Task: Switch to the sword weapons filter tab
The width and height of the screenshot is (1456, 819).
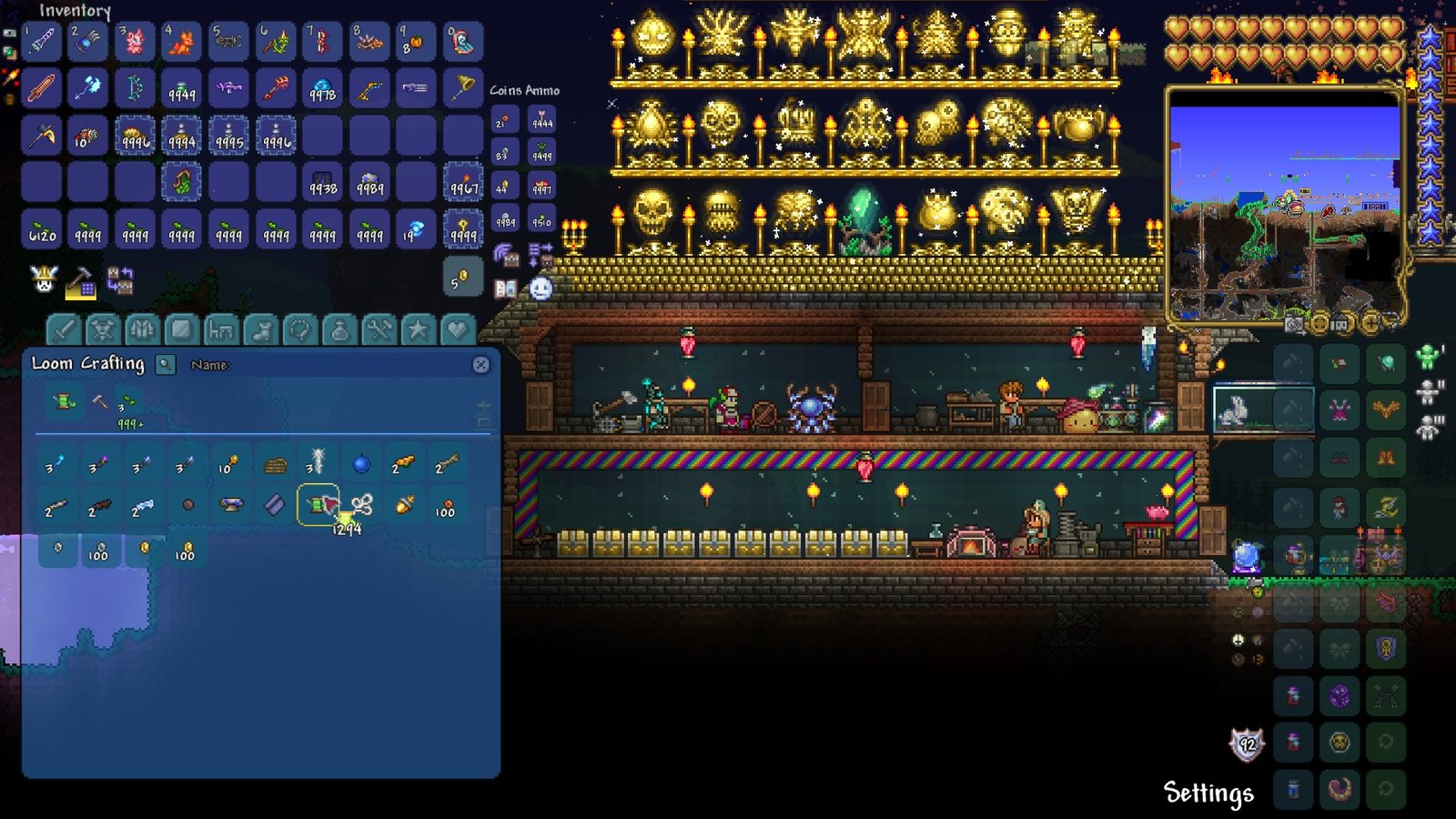Action: click(66, 329)
